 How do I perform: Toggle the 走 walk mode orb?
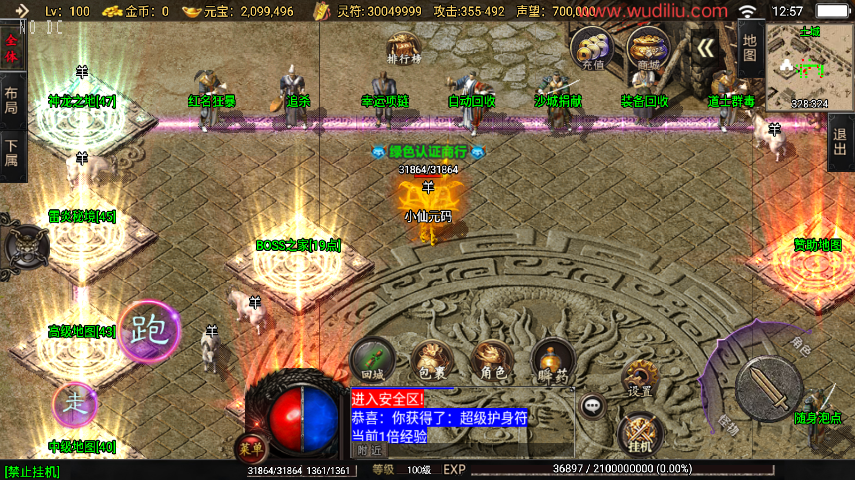(x=76, y=403)
